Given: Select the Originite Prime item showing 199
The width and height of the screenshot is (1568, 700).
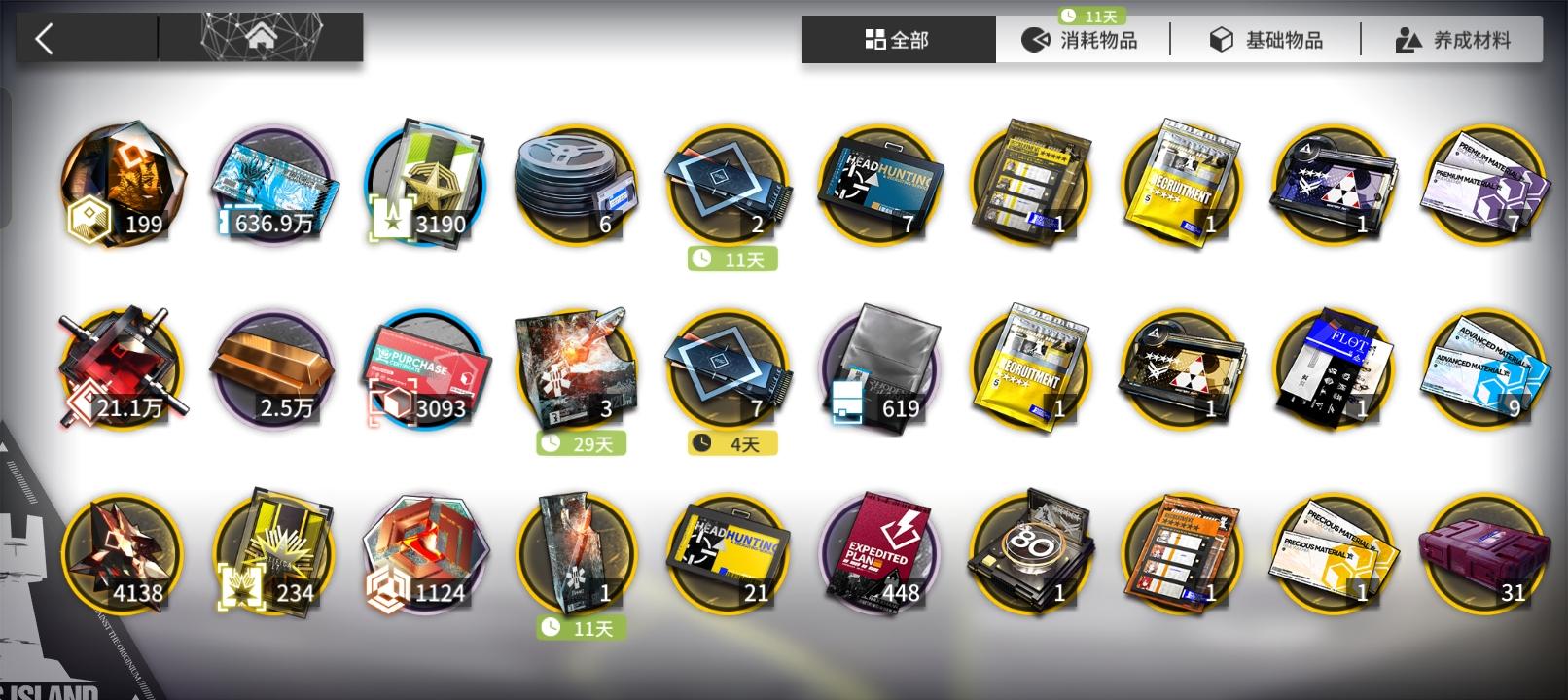Looking at the screenshot, I should 123,185.
